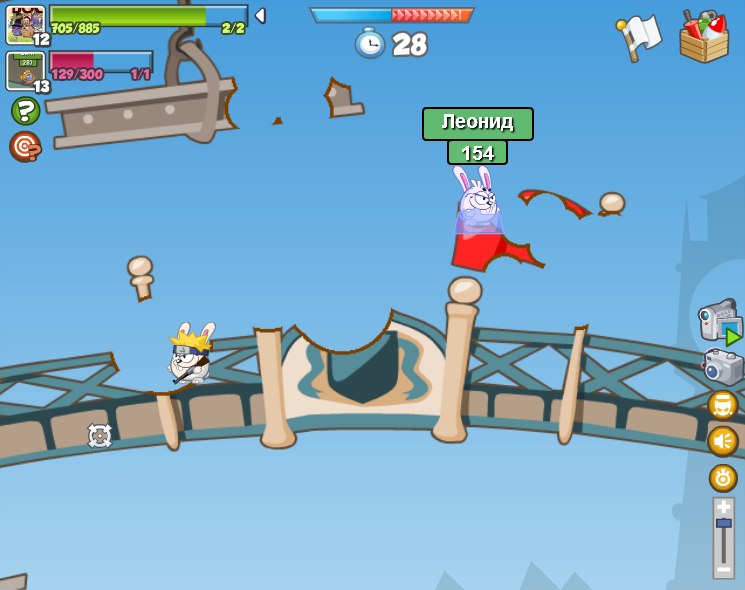The height and width of the screenshot is (590, 745).
Task: Click the orange cat face button
Action: [x=723, y=405]
